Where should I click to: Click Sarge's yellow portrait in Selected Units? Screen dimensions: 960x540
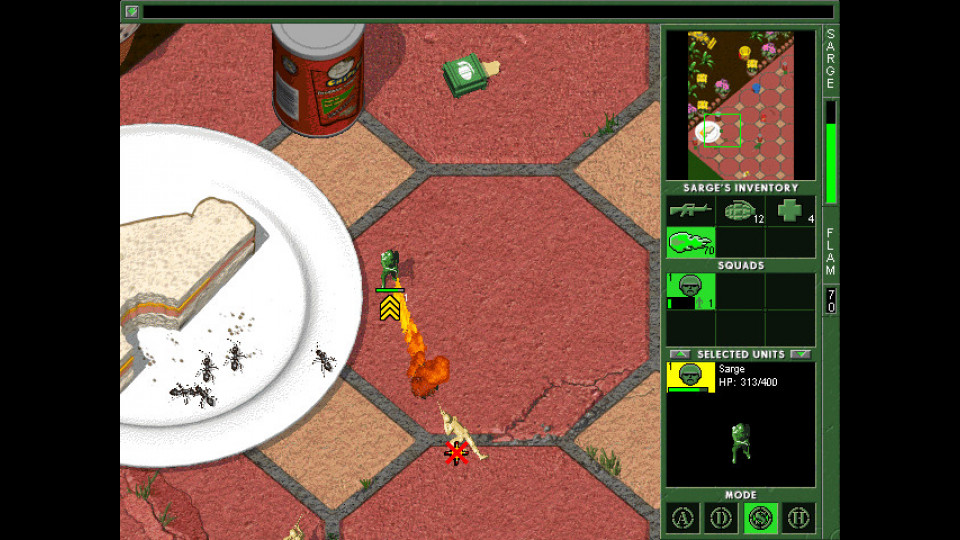point(691,377)
